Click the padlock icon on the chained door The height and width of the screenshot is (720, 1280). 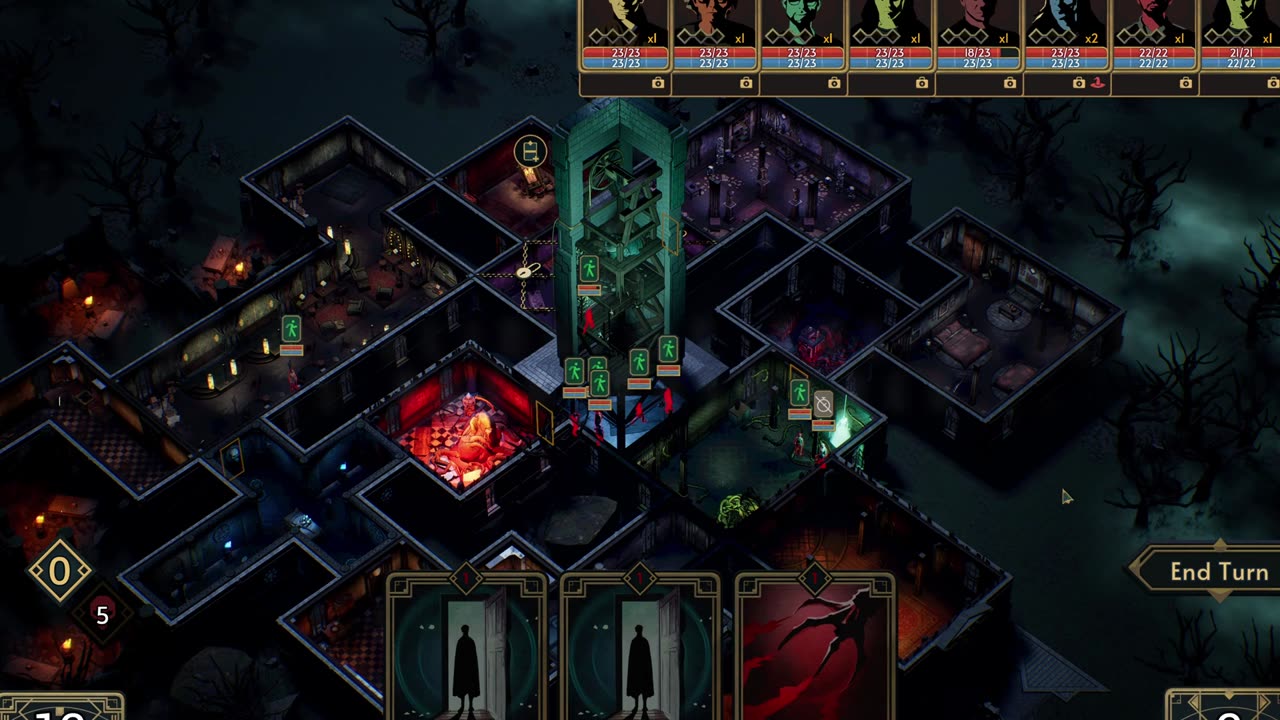524,272
